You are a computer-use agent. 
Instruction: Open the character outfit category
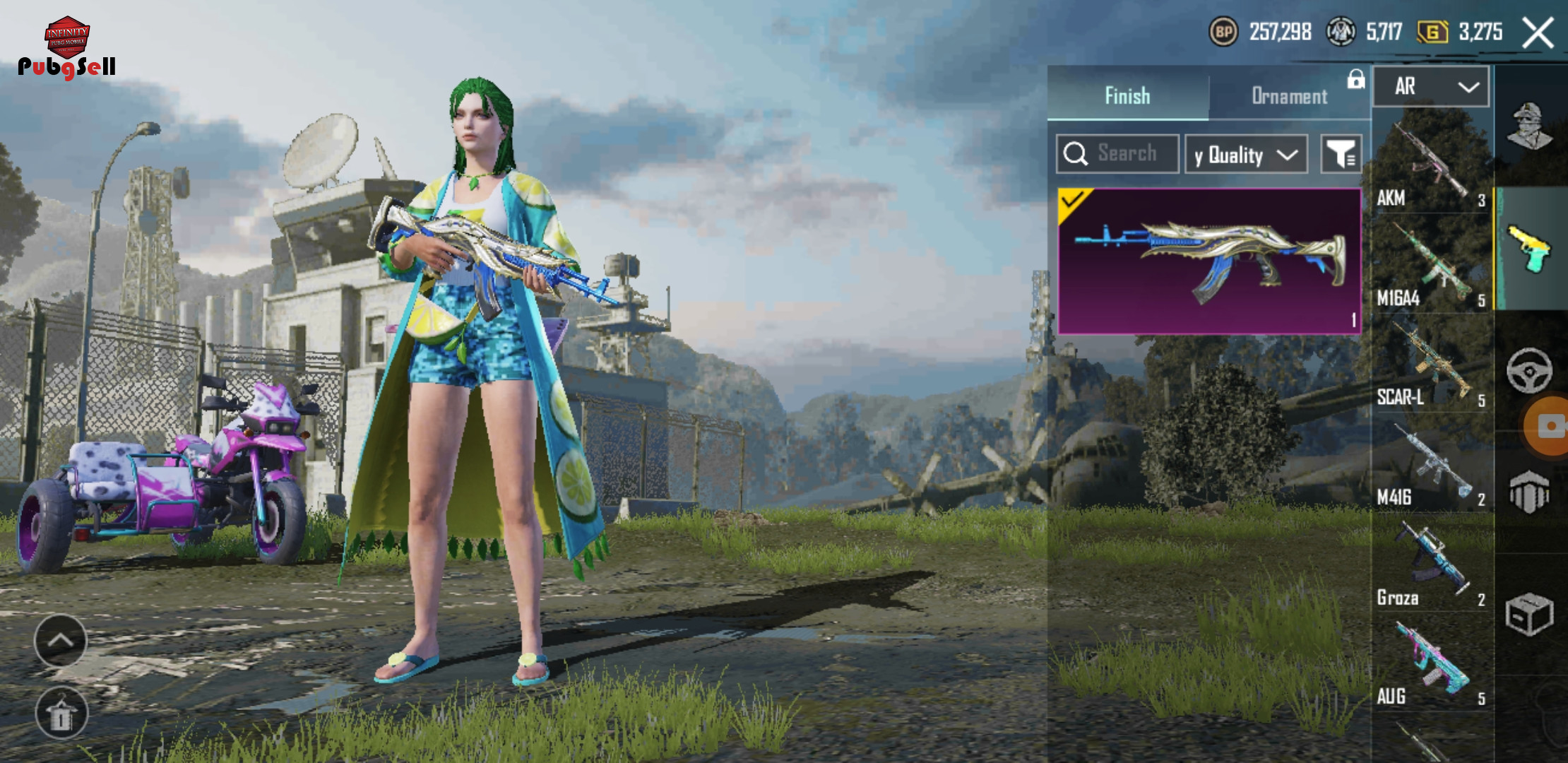pyautogui.click(x=1530, y=127)
